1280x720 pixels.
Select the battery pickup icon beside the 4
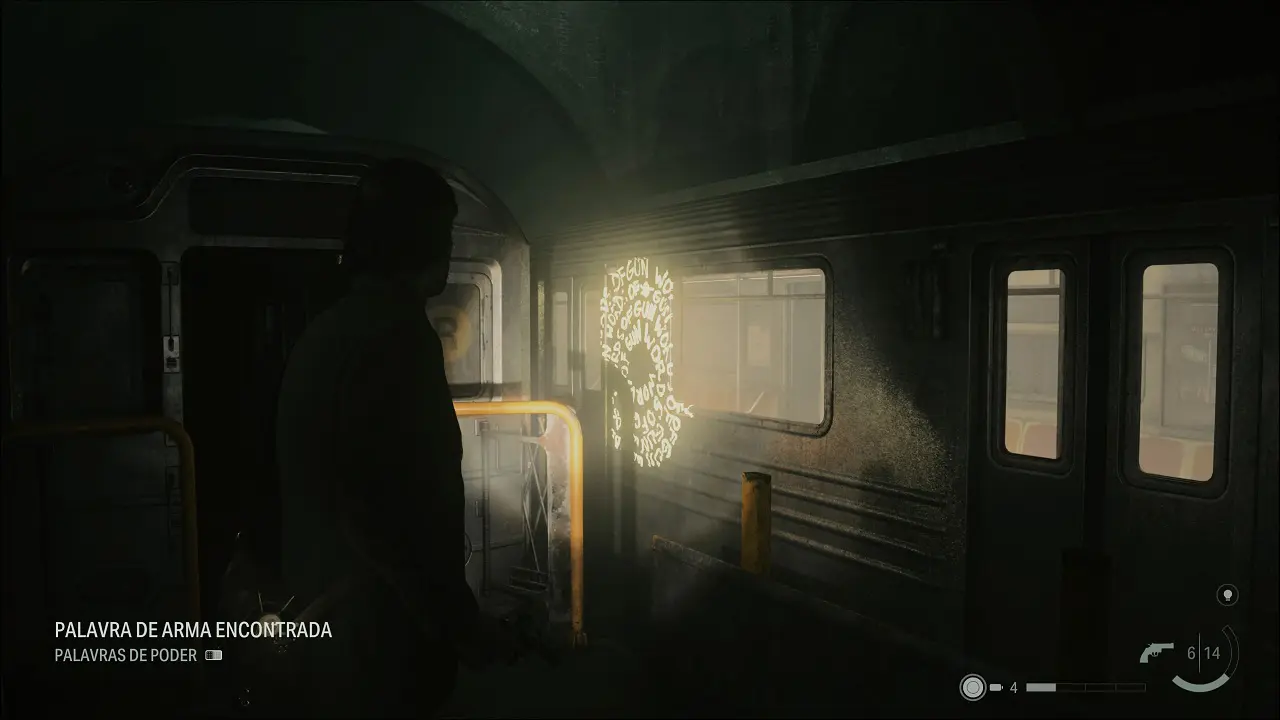coord(996,688)
